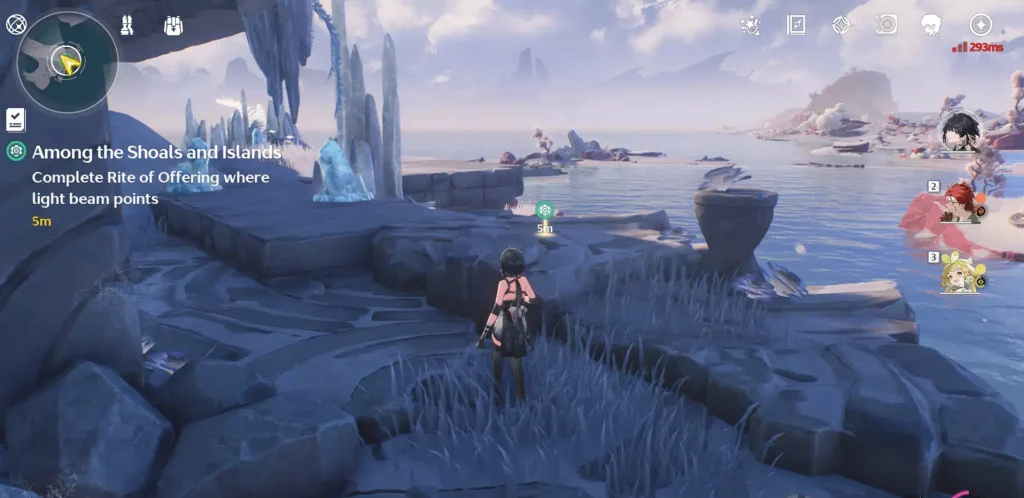
Task: Open the character head profile icon
Action: pos(932,25)
